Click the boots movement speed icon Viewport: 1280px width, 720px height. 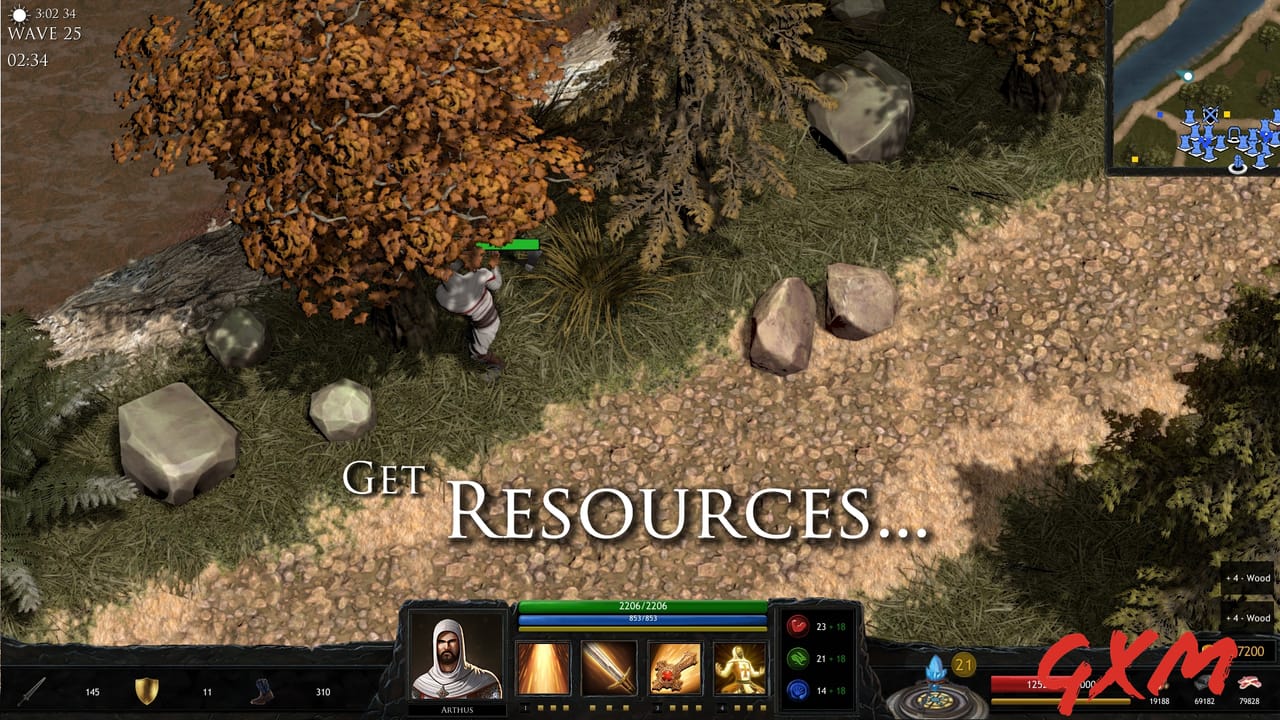click(x=262, y=690)
